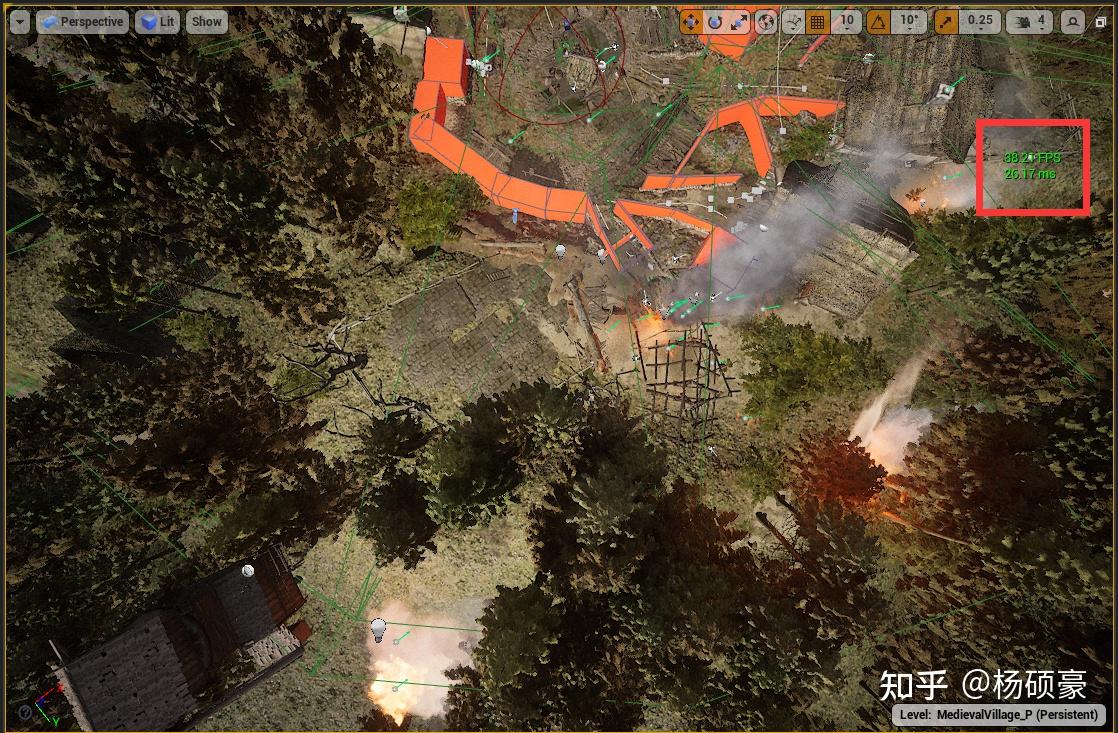
Task: Open the rotation snap 10° dropdown
Action: click(x=909, y=22)
